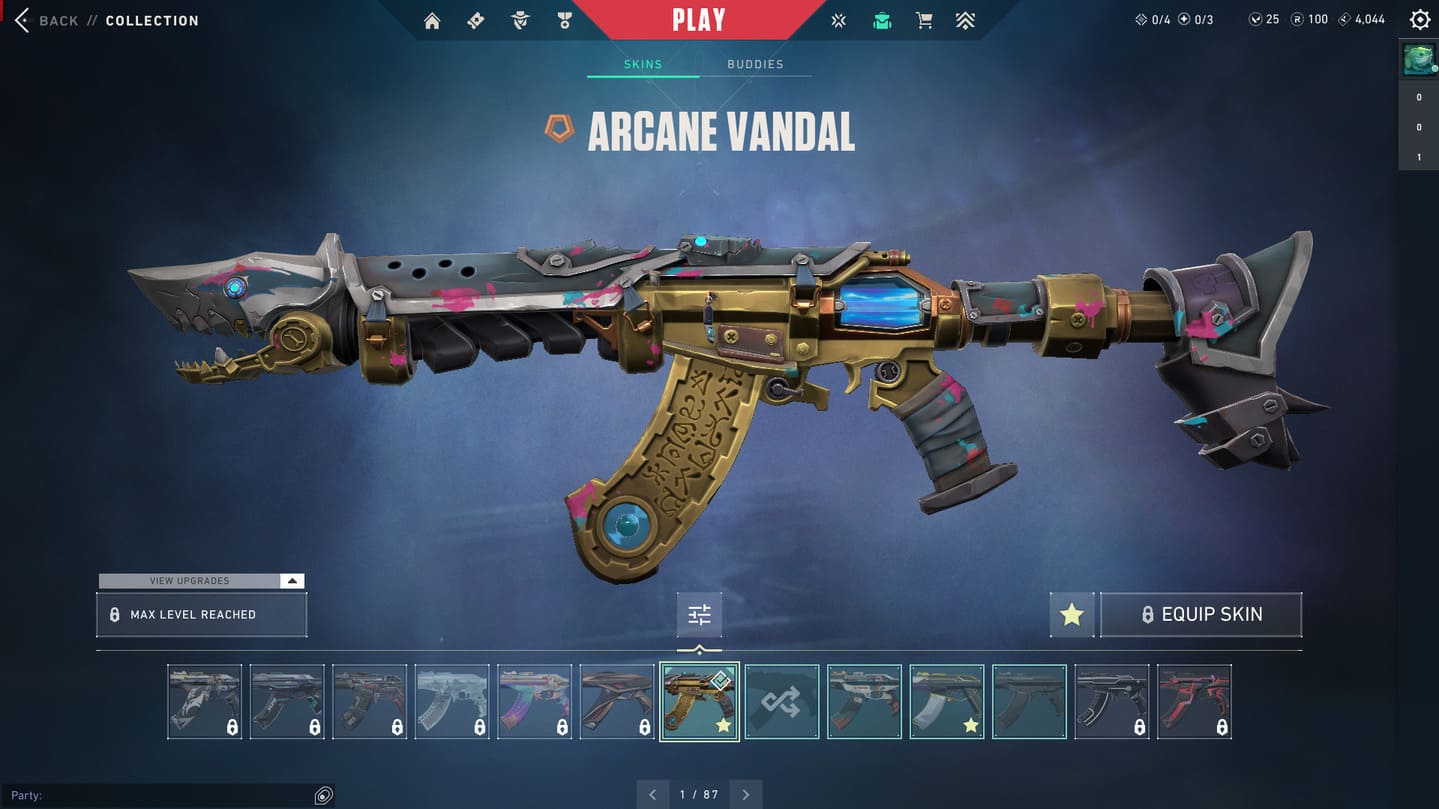Open the medal icon in top navigation
Screen dimensions: 1439x809
pyautogui.click(x=565, y=21)
